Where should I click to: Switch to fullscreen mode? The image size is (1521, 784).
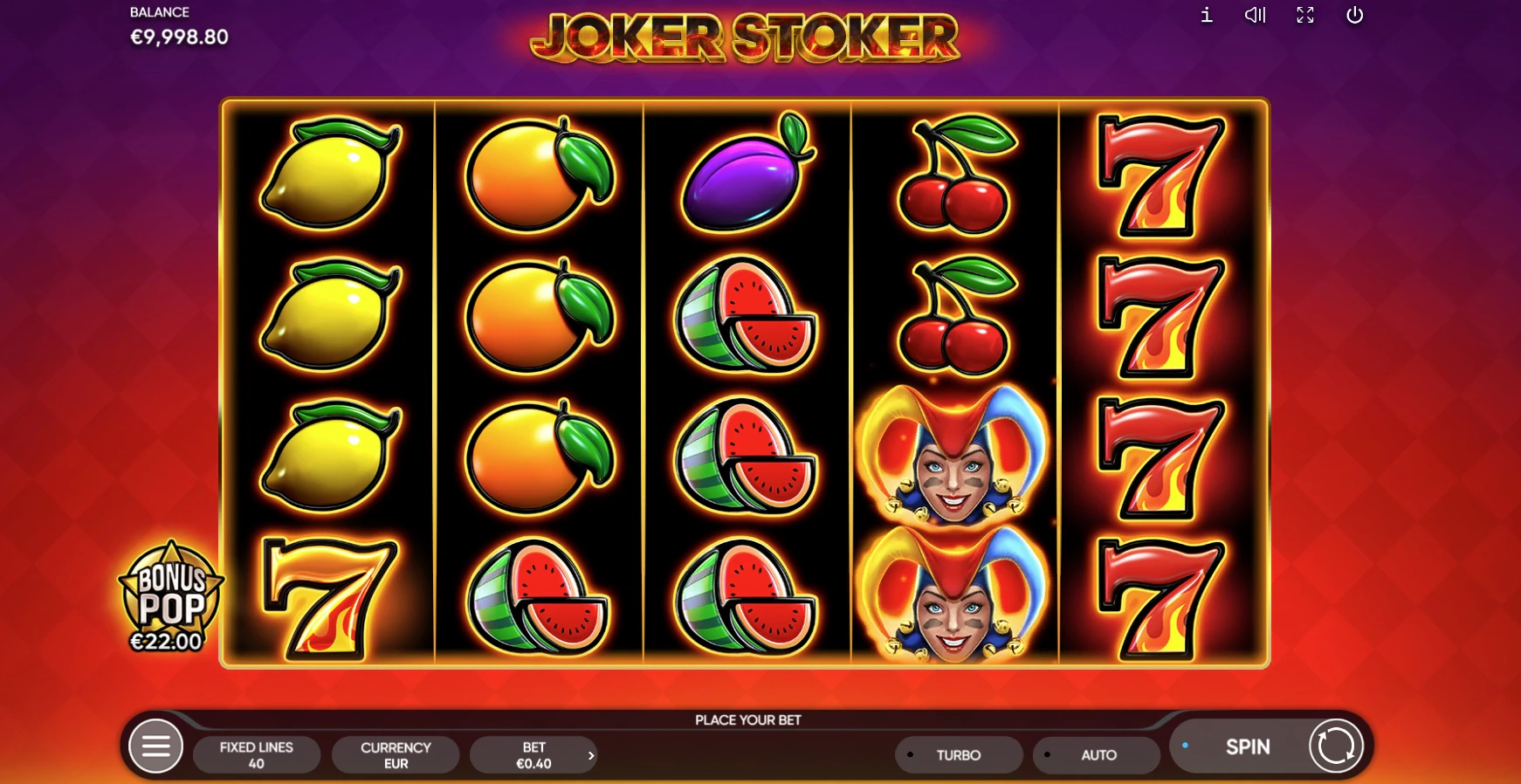1305,15
